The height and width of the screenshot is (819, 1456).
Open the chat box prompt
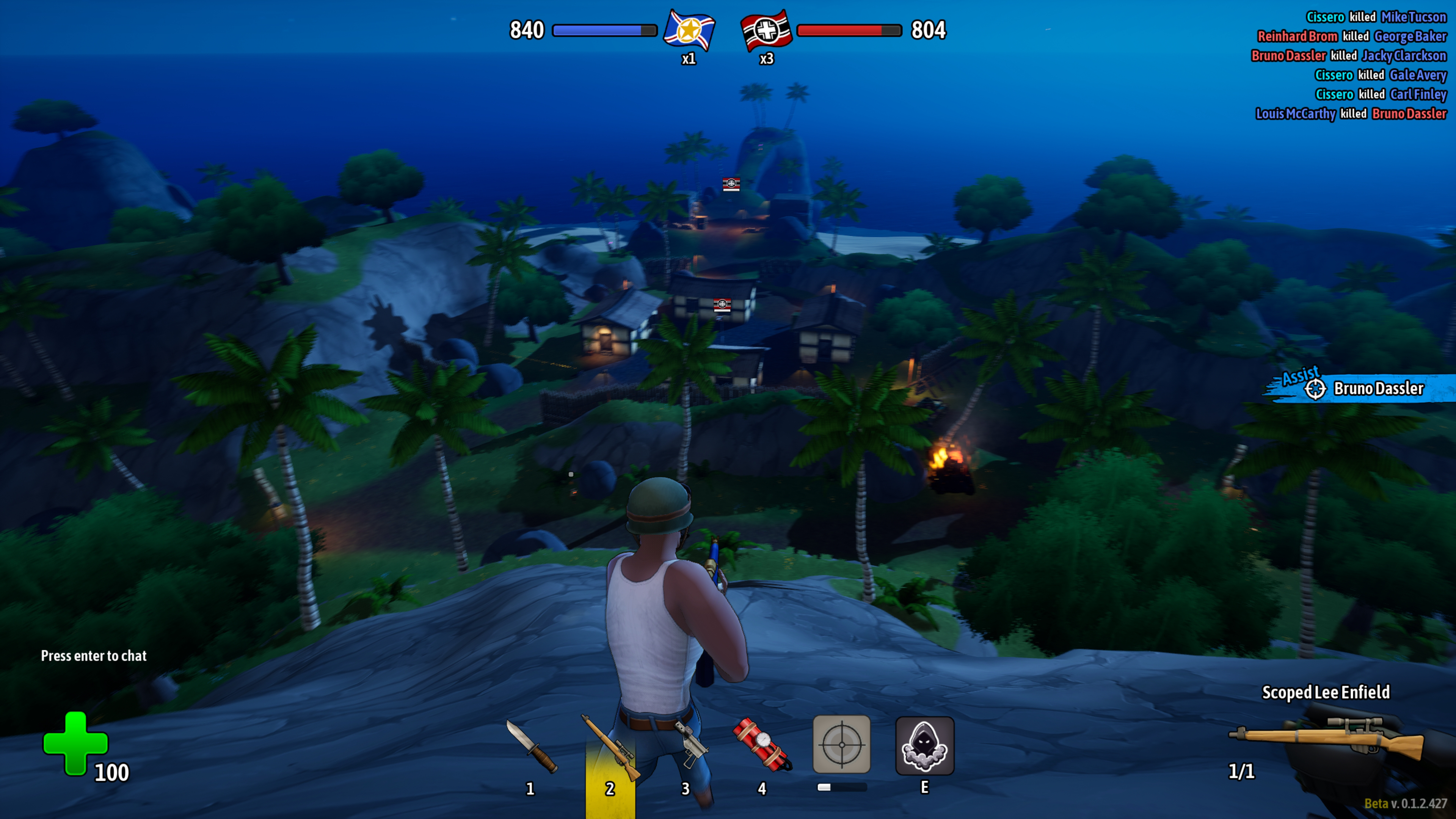point(94,656)
